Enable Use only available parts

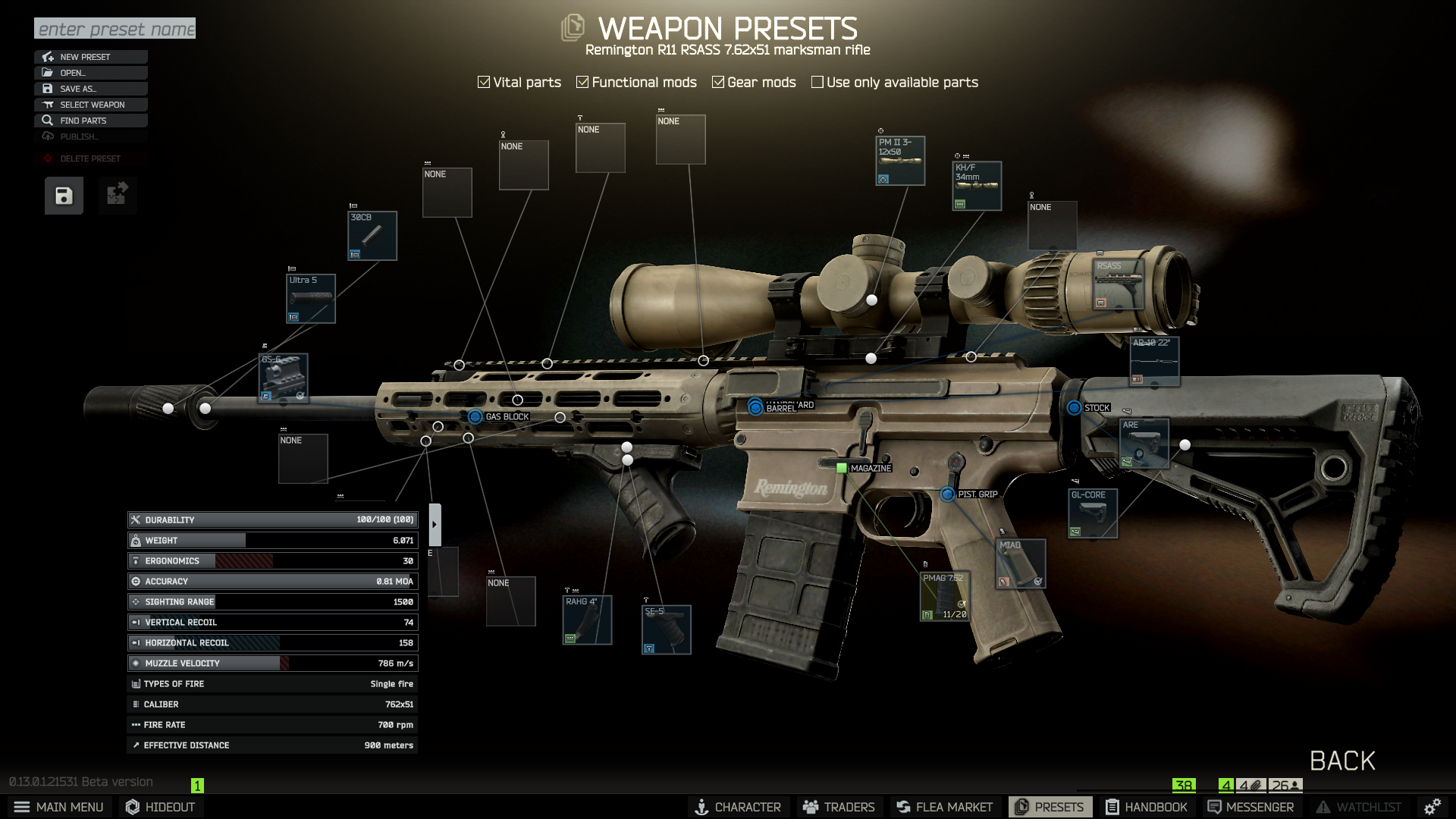[817, 81]
